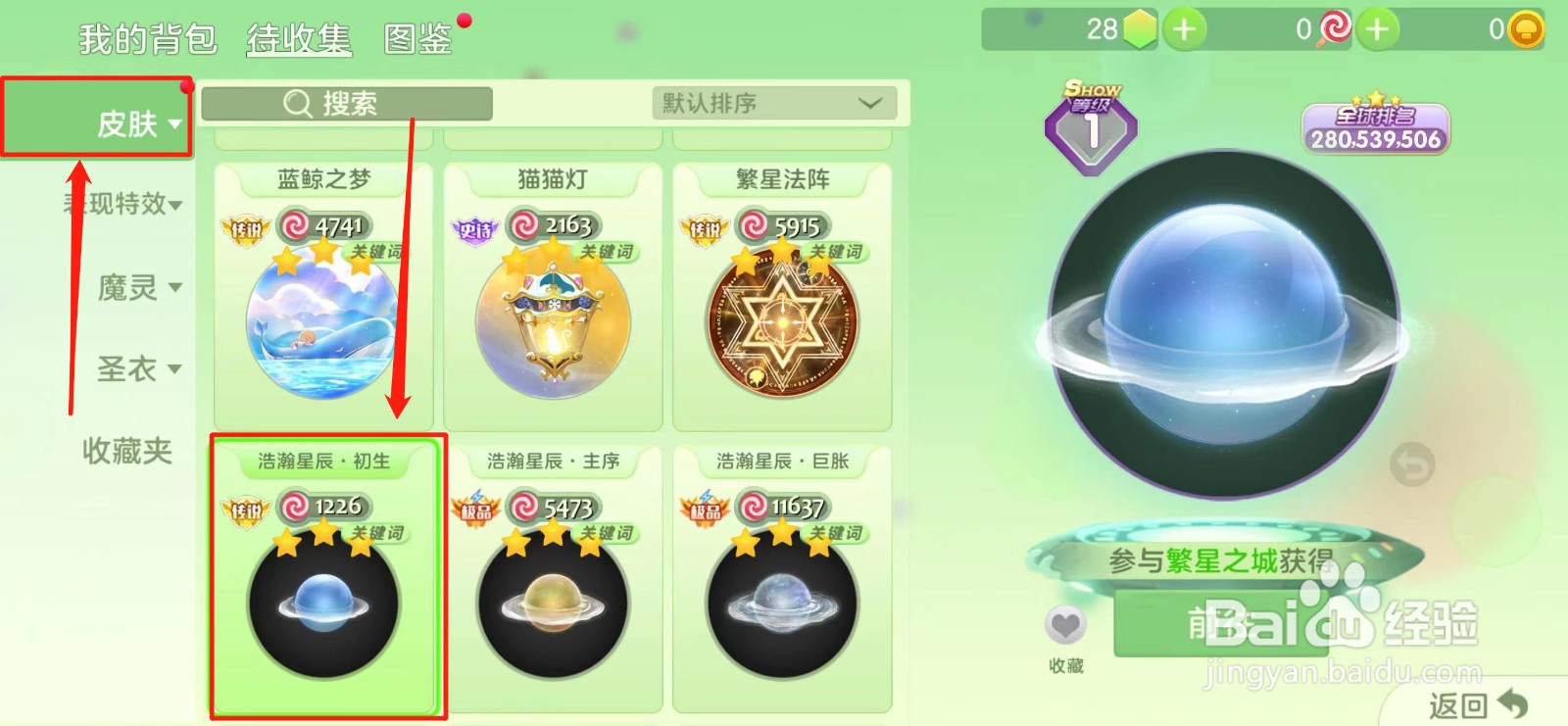1568x726 pixels.
Task: Open the 默认排序 sorting dropdown
Action: [x=774, y=103]
